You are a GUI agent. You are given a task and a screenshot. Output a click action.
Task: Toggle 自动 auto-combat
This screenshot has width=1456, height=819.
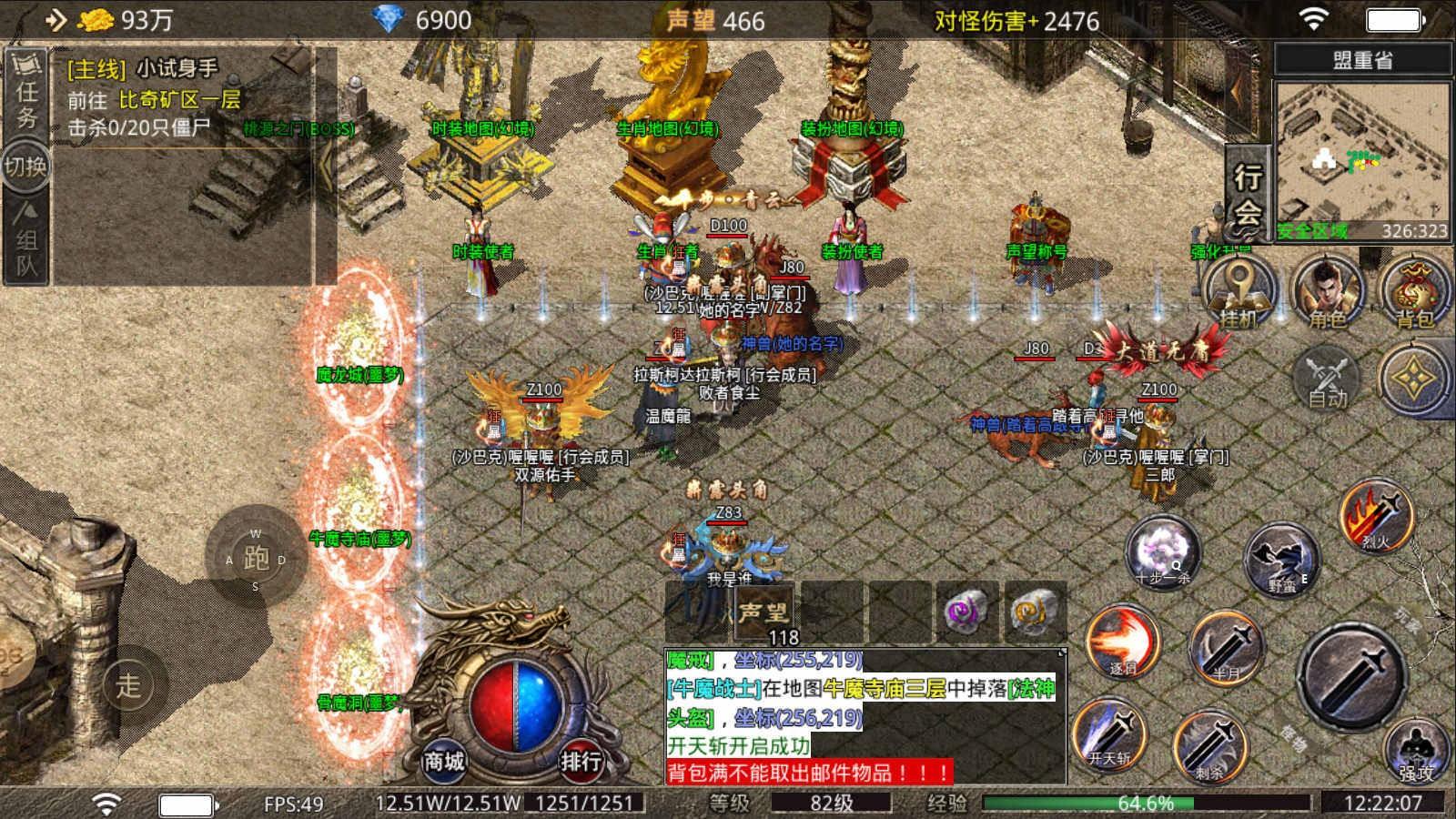pos(1328,378)
